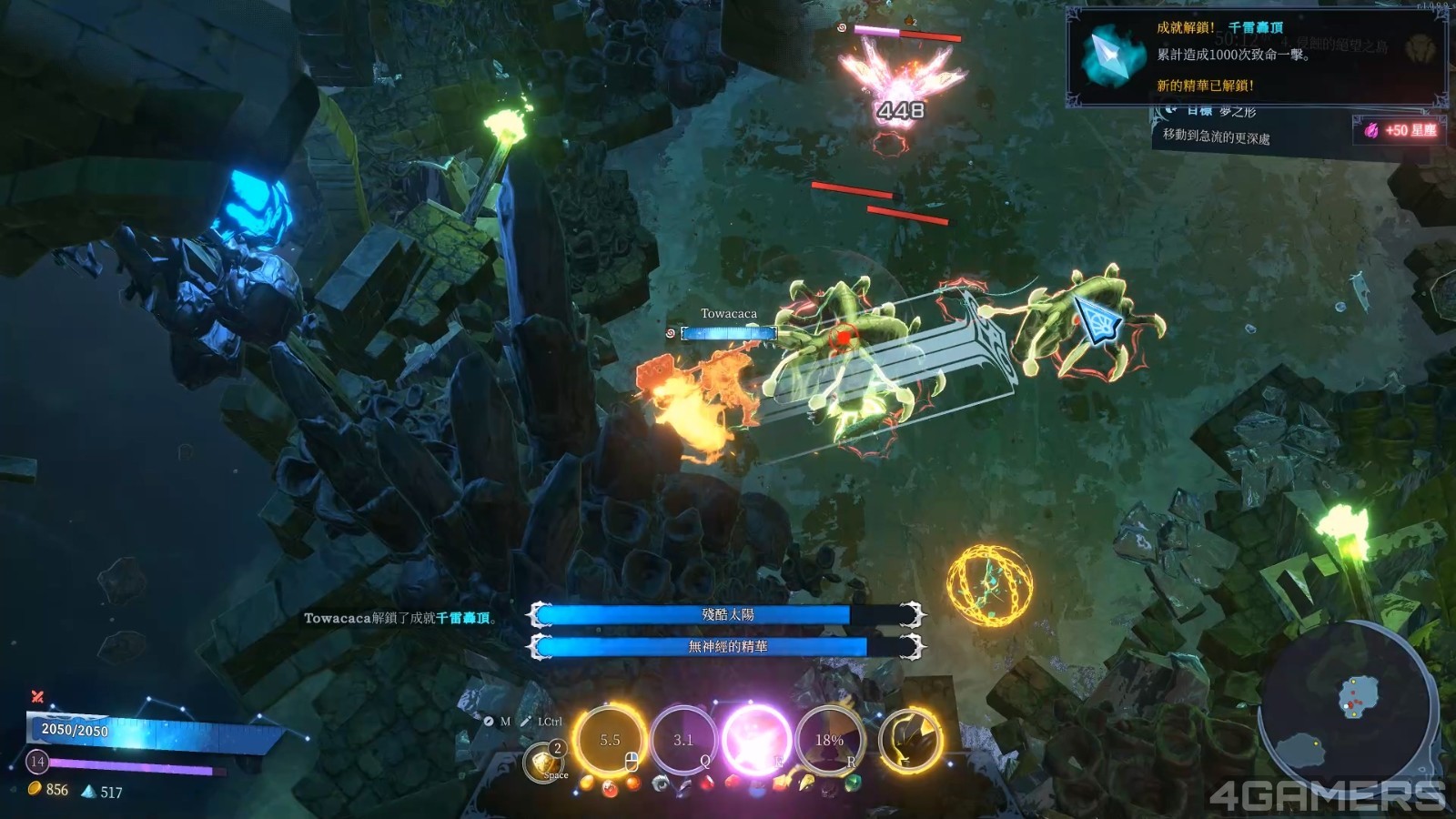Open the map via compass icon

tap(488, 722)
